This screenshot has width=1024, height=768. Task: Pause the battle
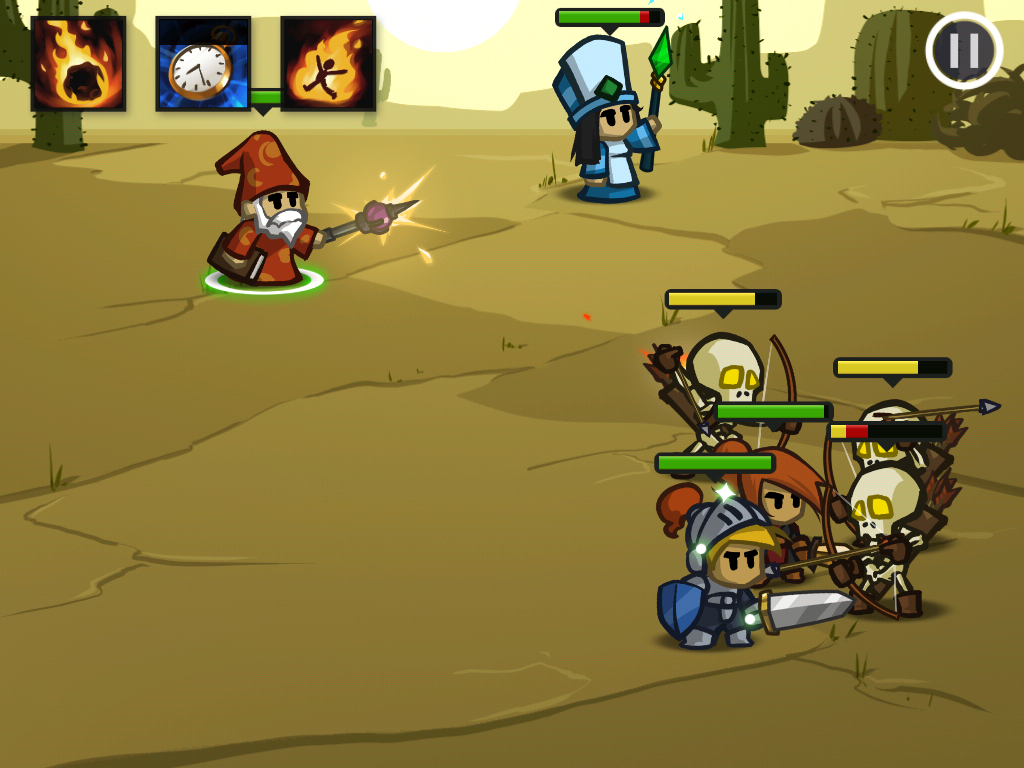(964, 50)
